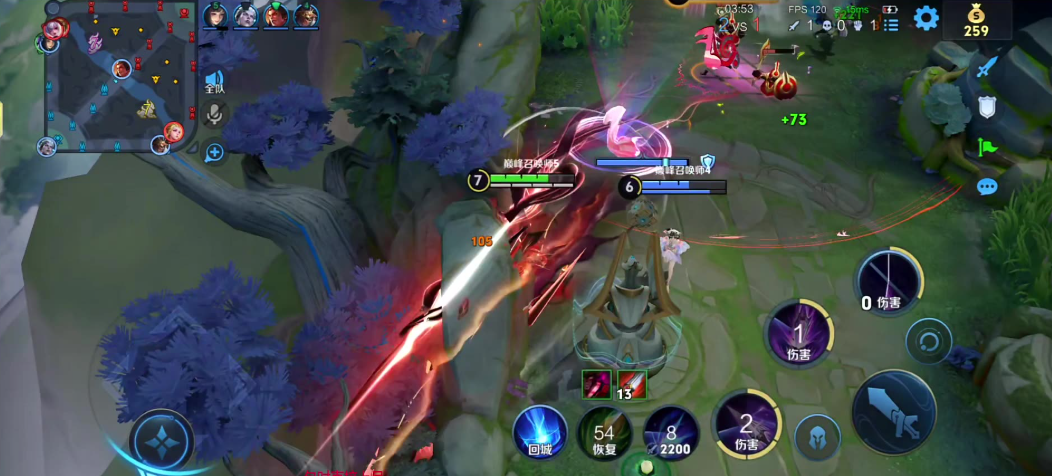
Task: Select the virtual movement joystick
Action: (161, 440)
